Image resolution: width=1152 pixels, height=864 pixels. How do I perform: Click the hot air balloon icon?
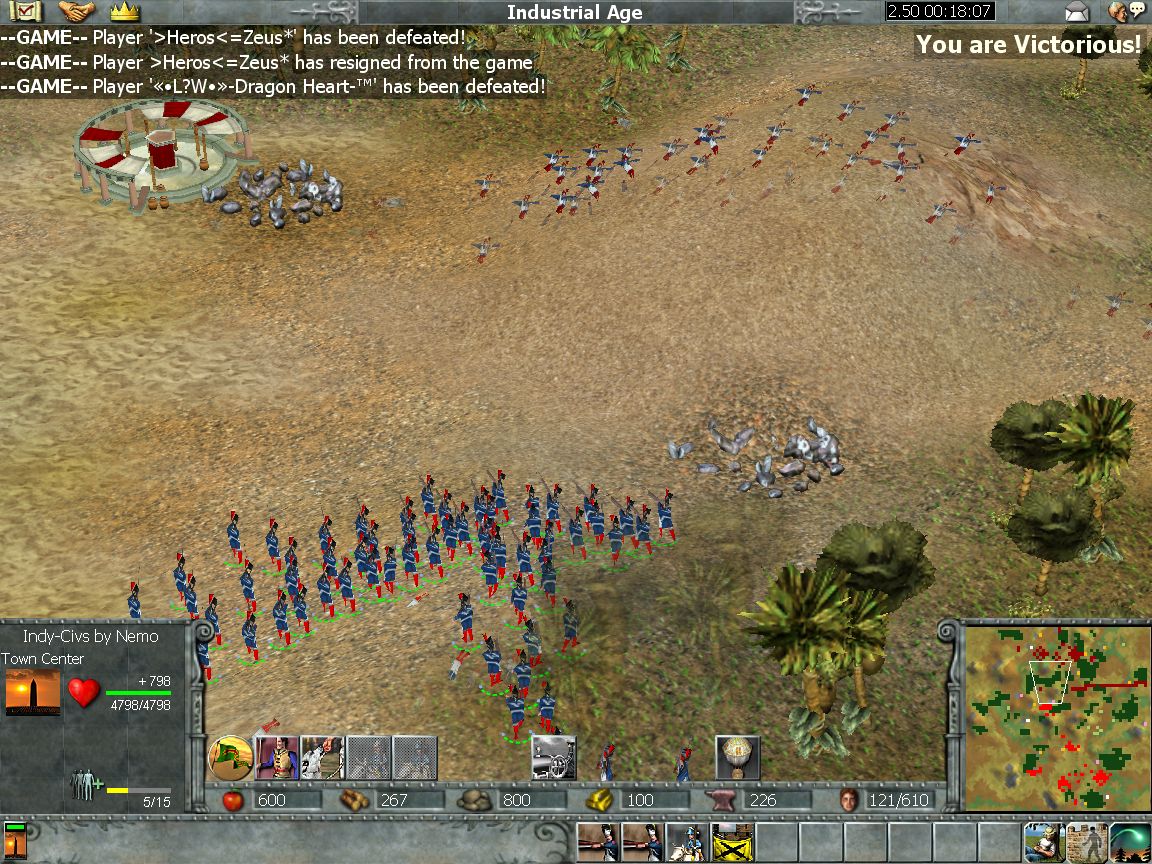point(738,757)
